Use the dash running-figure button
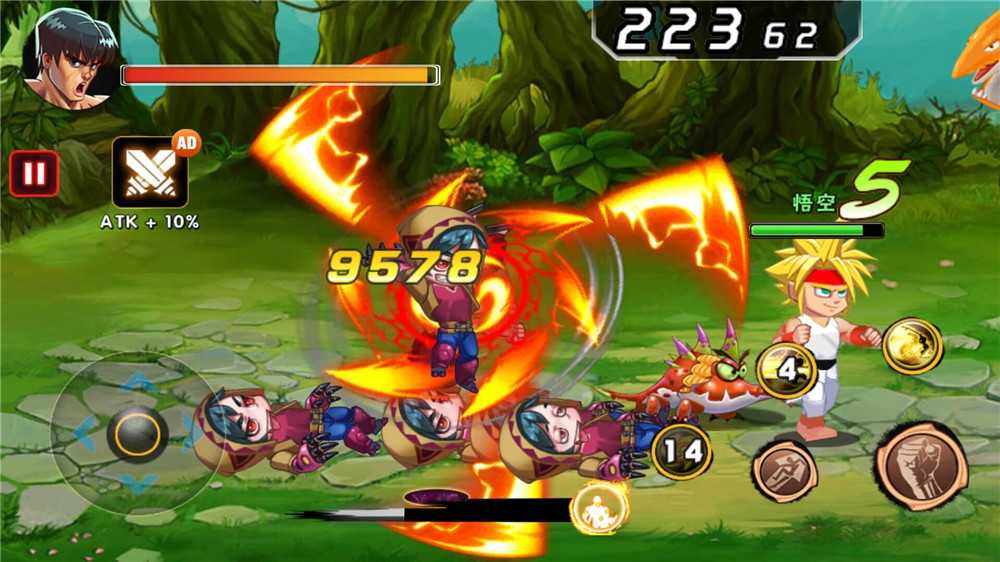 coord(784,470)
